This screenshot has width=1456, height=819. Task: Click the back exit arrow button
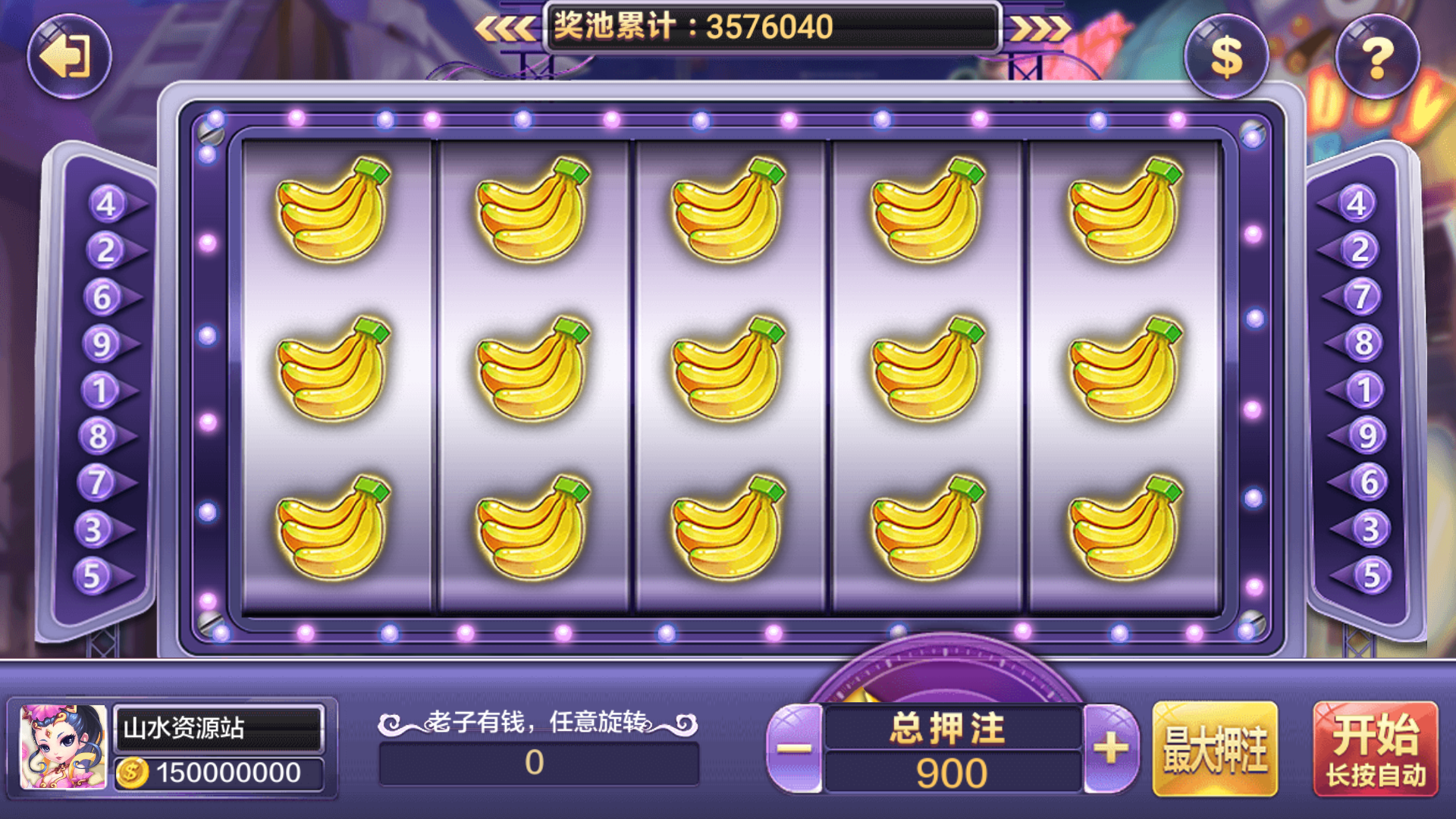(69, 57)
